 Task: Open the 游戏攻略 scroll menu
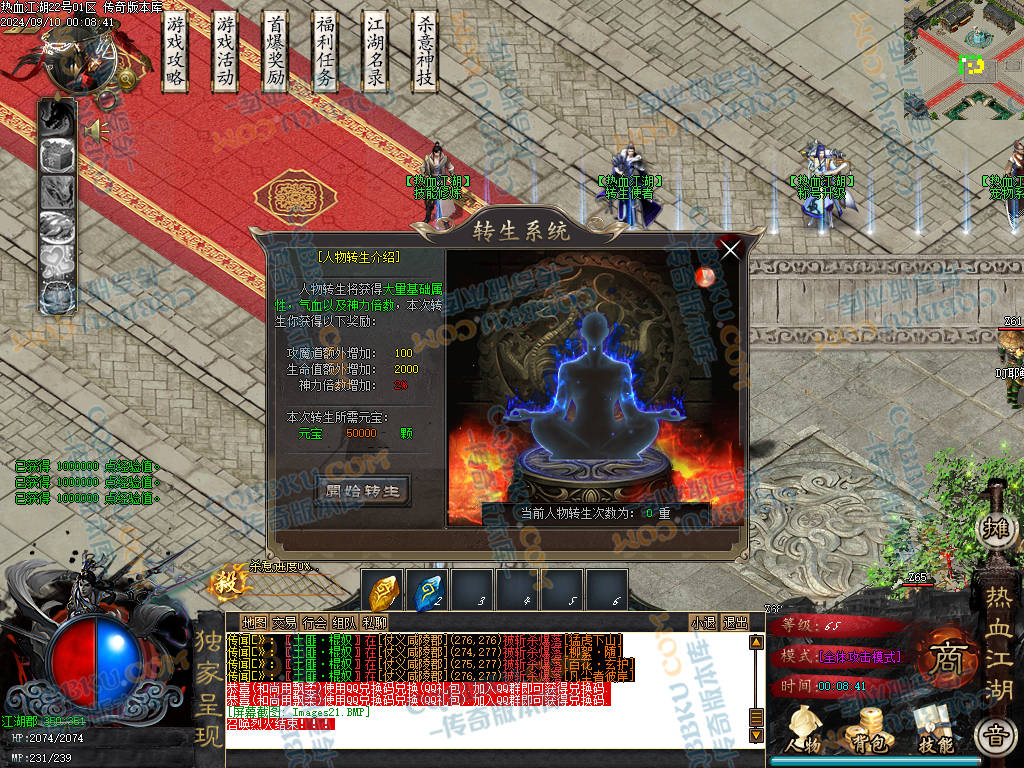(176, 52)
